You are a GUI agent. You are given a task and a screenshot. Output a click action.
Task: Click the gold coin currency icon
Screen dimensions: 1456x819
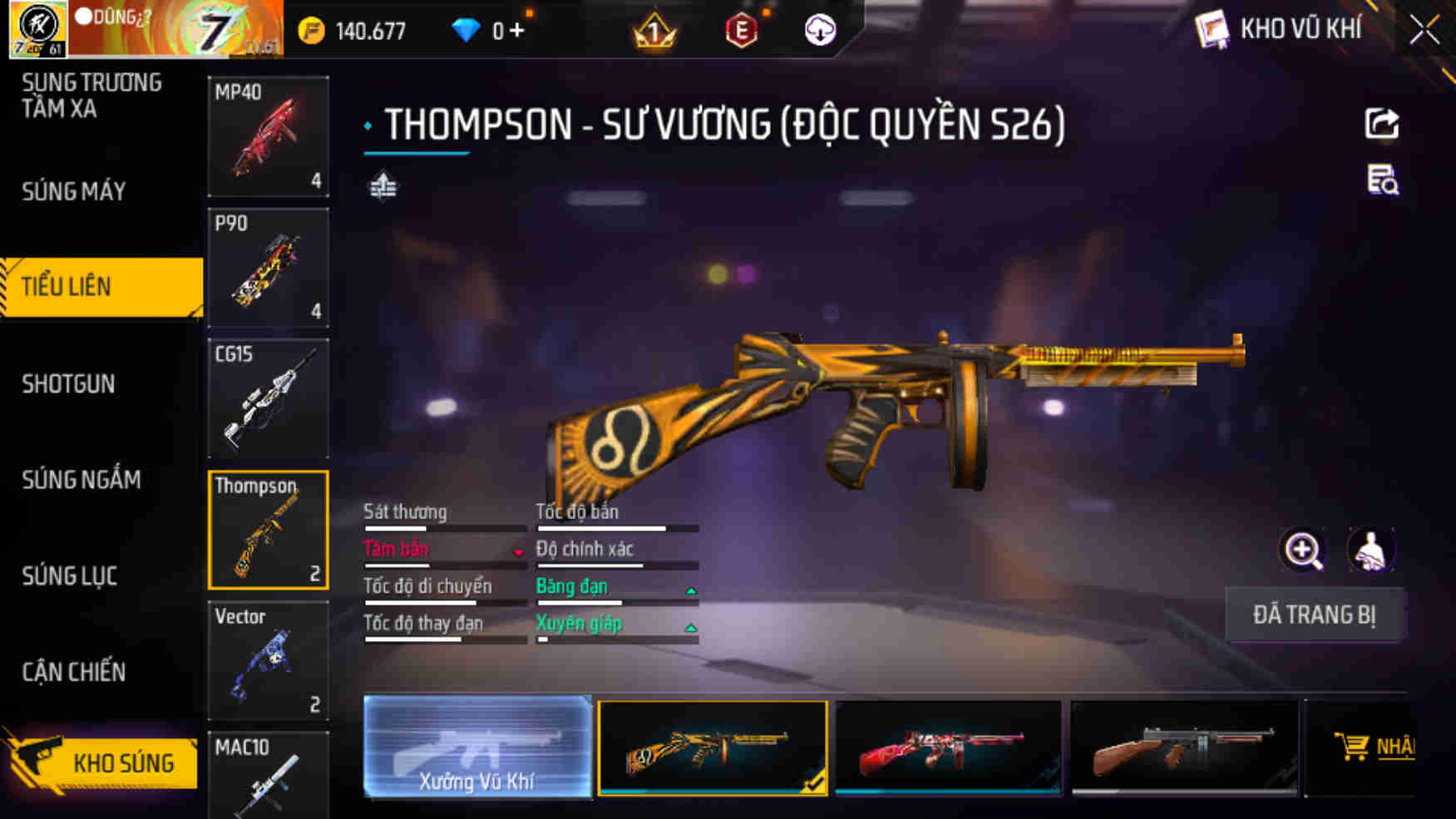tap(307, 30)
